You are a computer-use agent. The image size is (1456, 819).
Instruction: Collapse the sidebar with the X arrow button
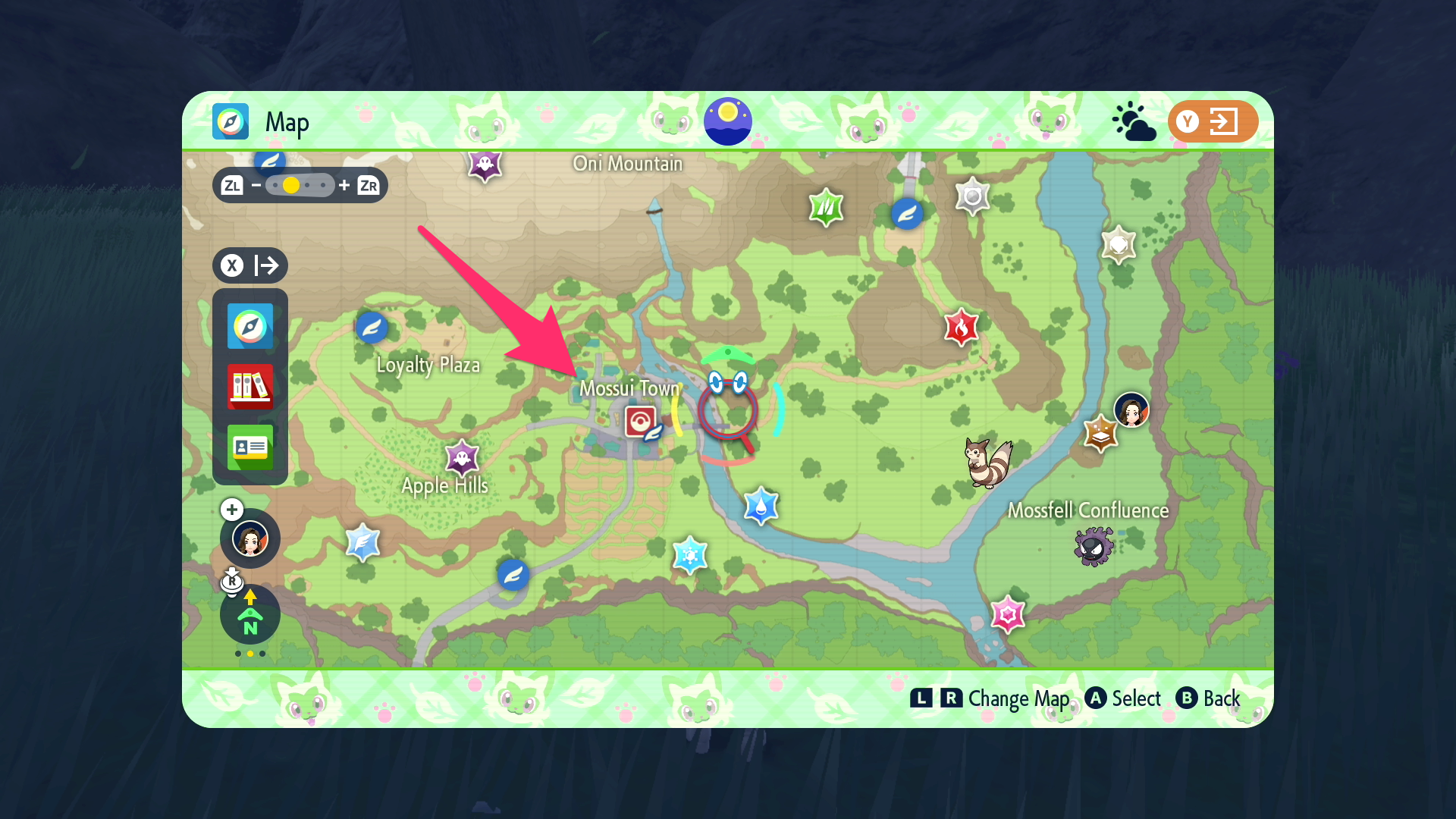pyautogui.click(x=250, y=265)
